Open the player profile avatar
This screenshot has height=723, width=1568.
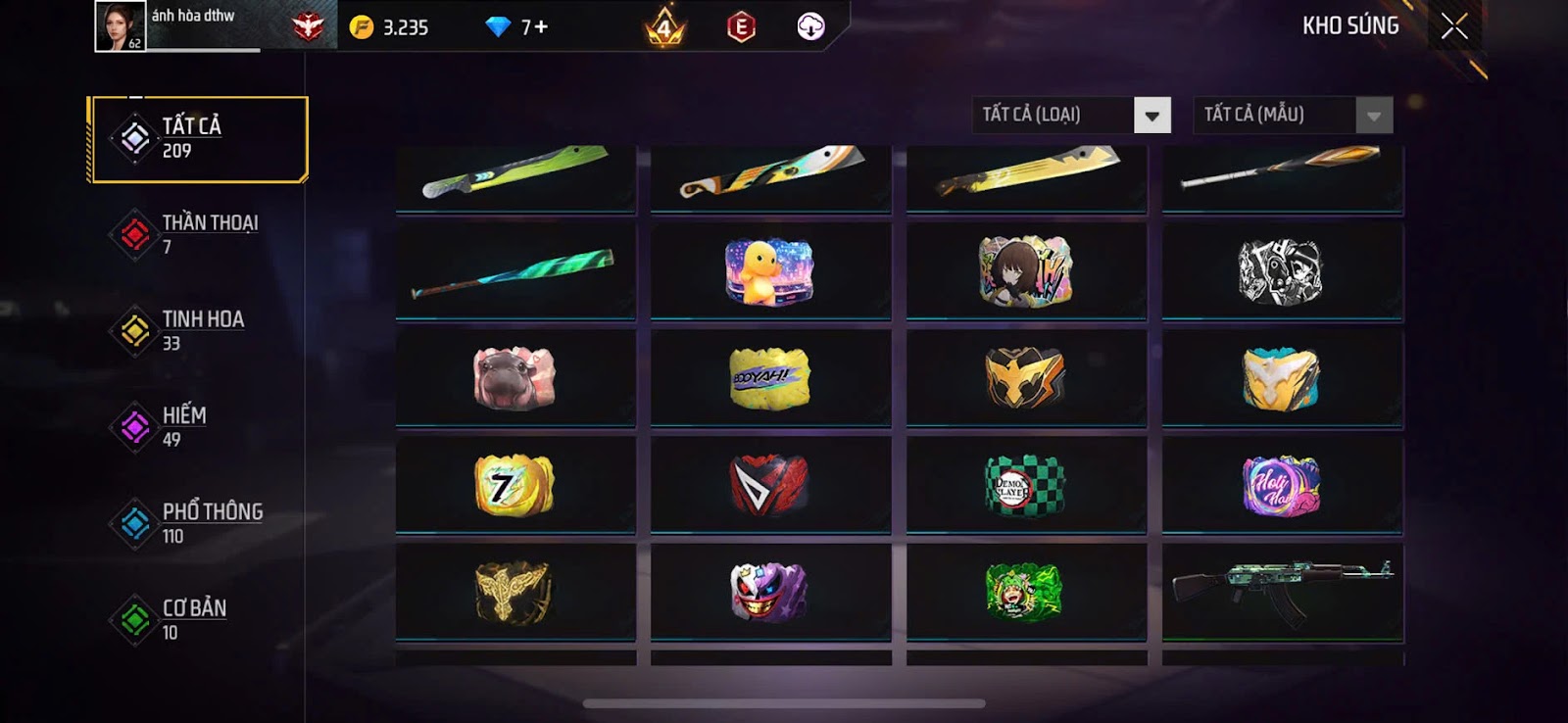click(x=120, y=26)
